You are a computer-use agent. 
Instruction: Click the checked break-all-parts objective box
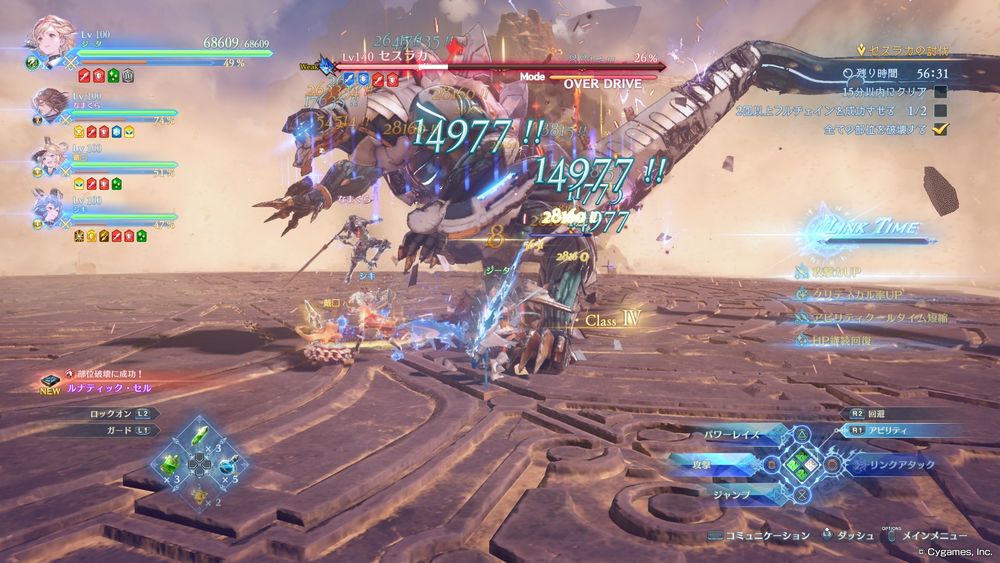940,129
